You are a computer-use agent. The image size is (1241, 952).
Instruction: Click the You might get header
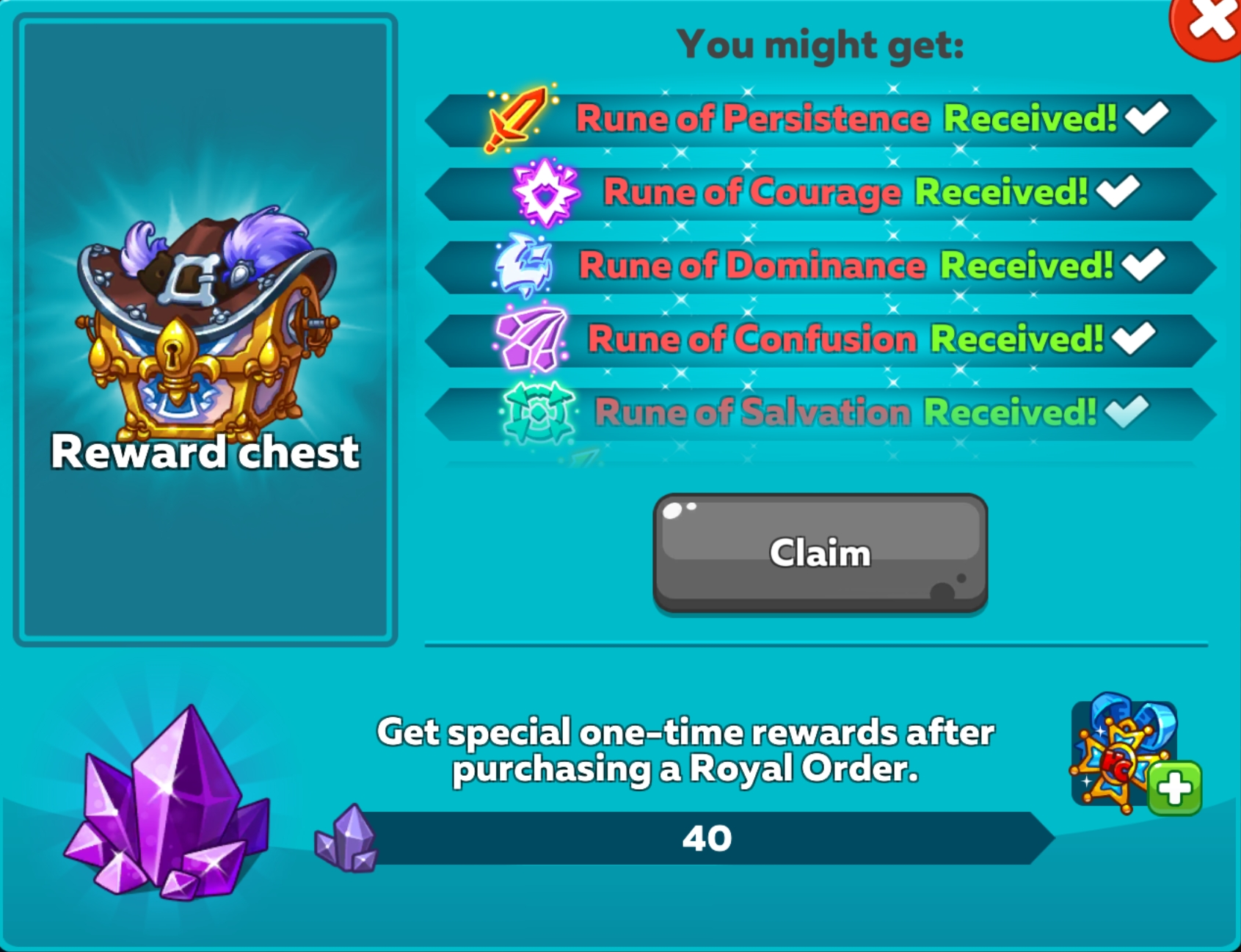click(820, 44)
